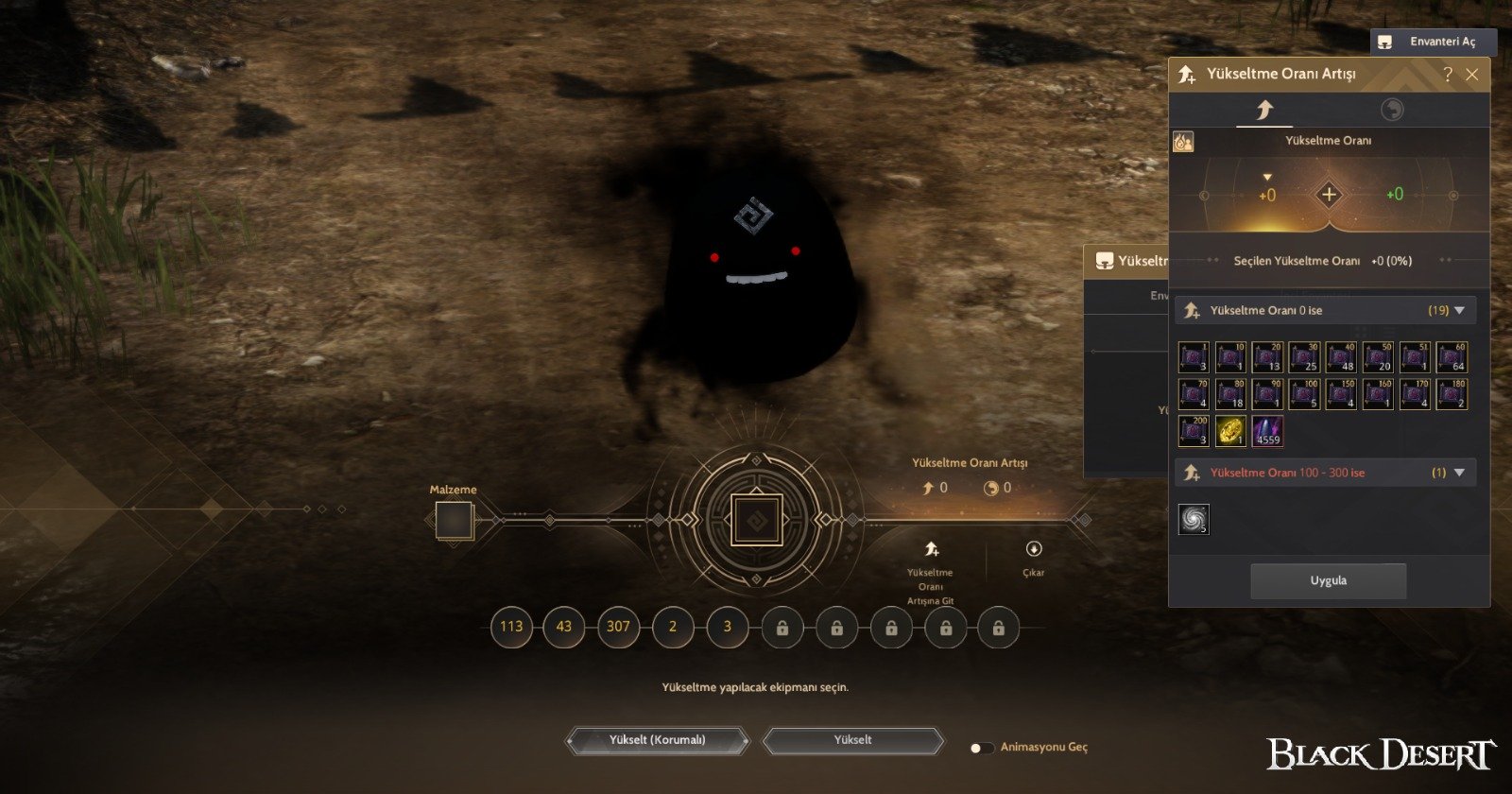Screen dimensions: 1512x794
Task: Choose the saved stack slot showing 307
Action: [618, 627]
